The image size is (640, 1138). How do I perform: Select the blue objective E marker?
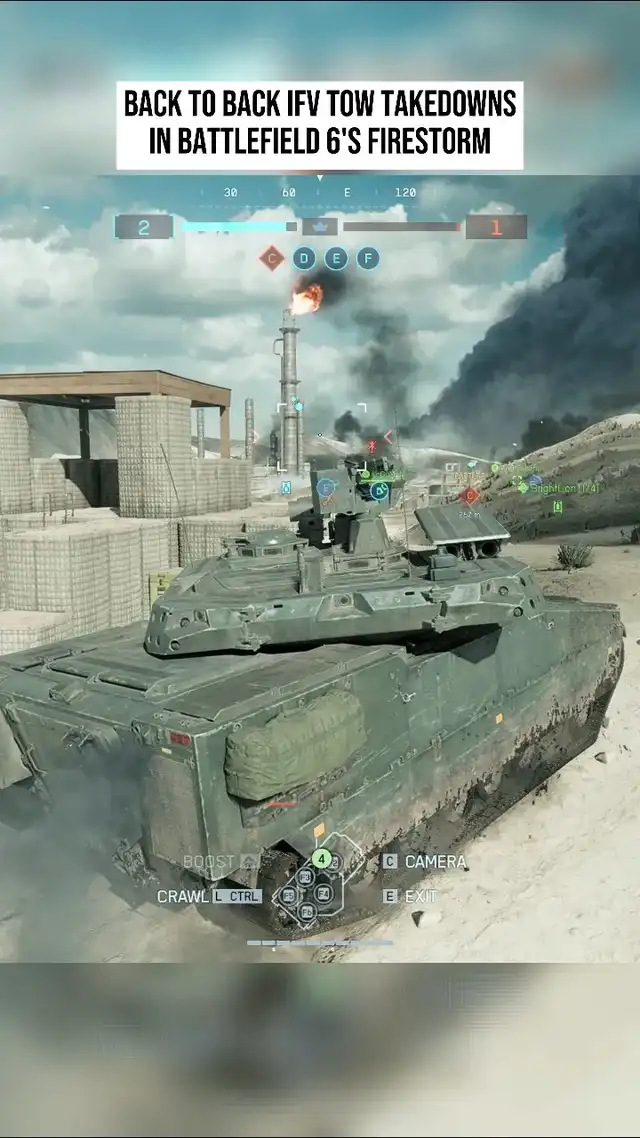pos(336,259)
